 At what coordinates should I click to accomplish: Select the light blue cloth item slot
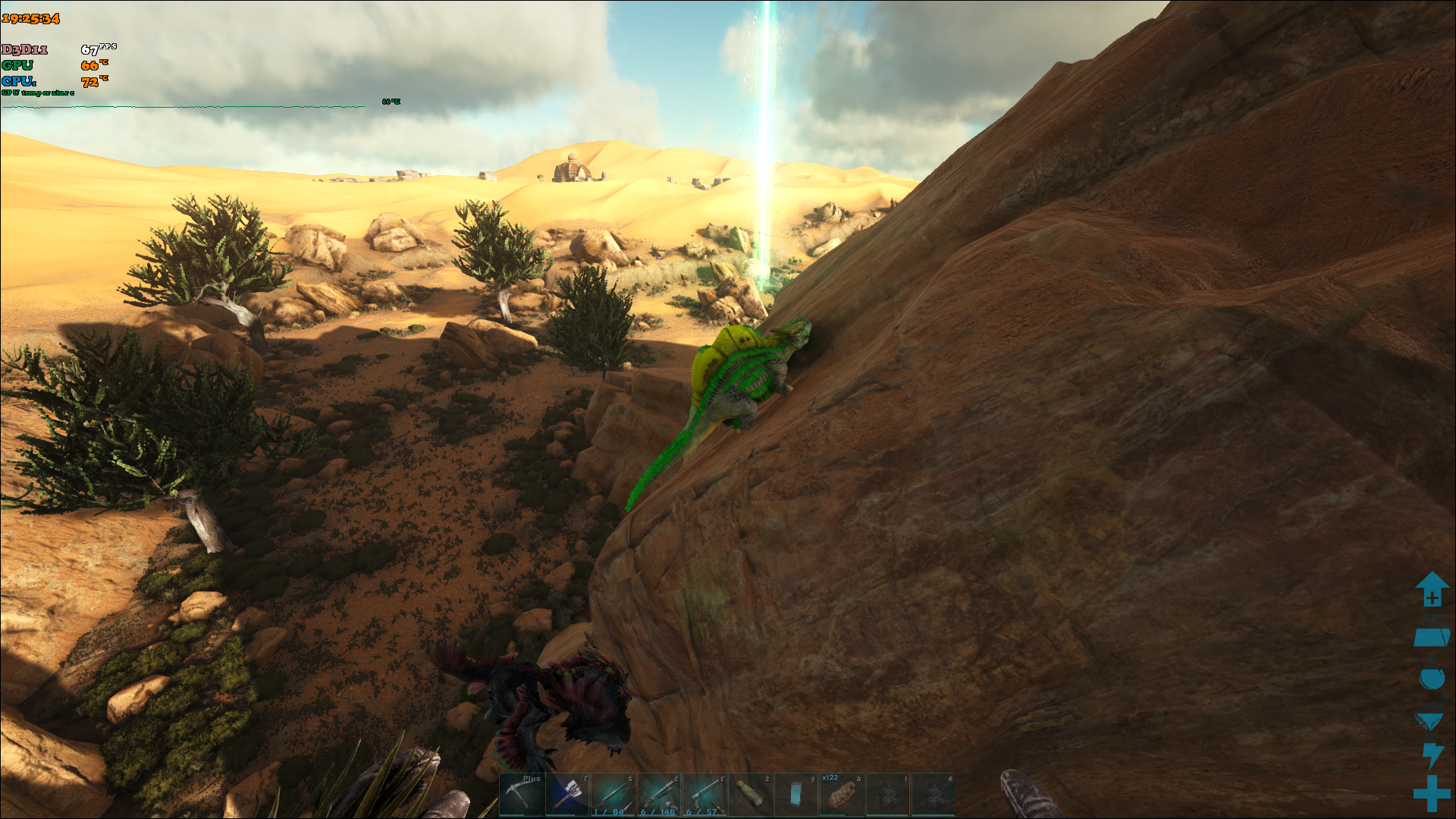click(795, 794)
